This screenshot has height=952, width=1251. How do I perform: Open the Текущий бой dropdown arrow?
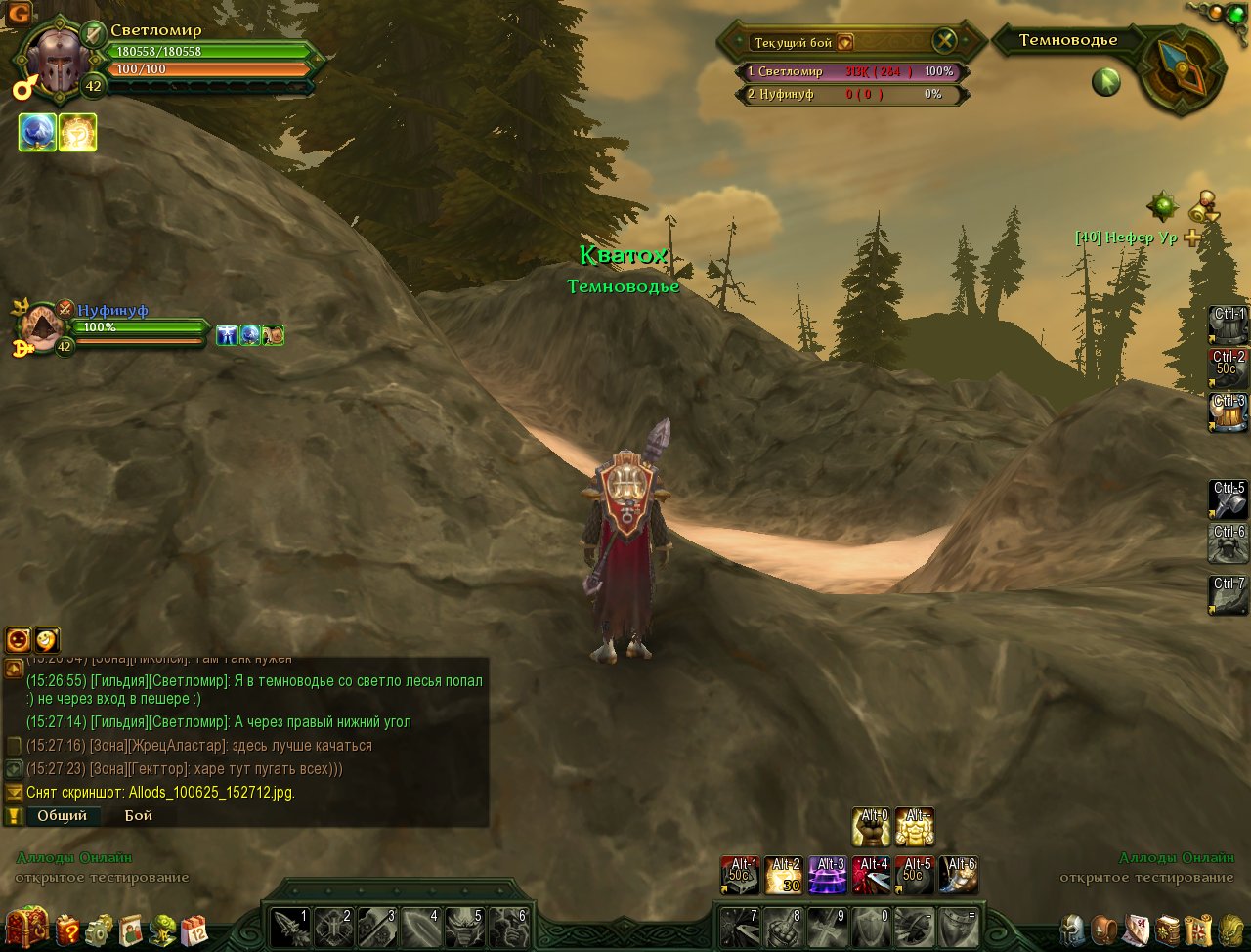click(845, 42)
